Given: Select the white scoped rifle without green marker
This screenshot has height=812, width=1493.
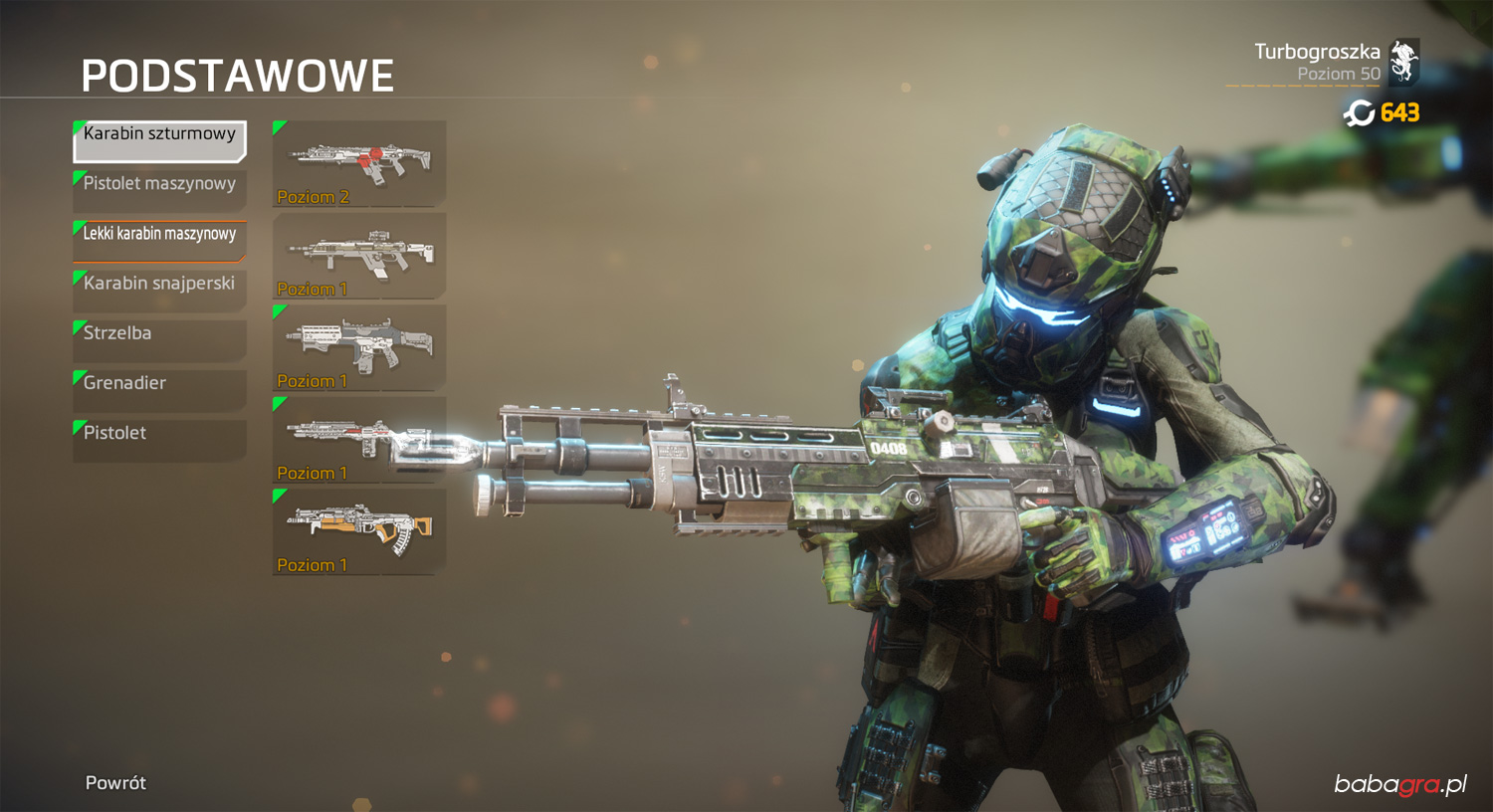Looking at the screenshot, I should click(359, 256).
